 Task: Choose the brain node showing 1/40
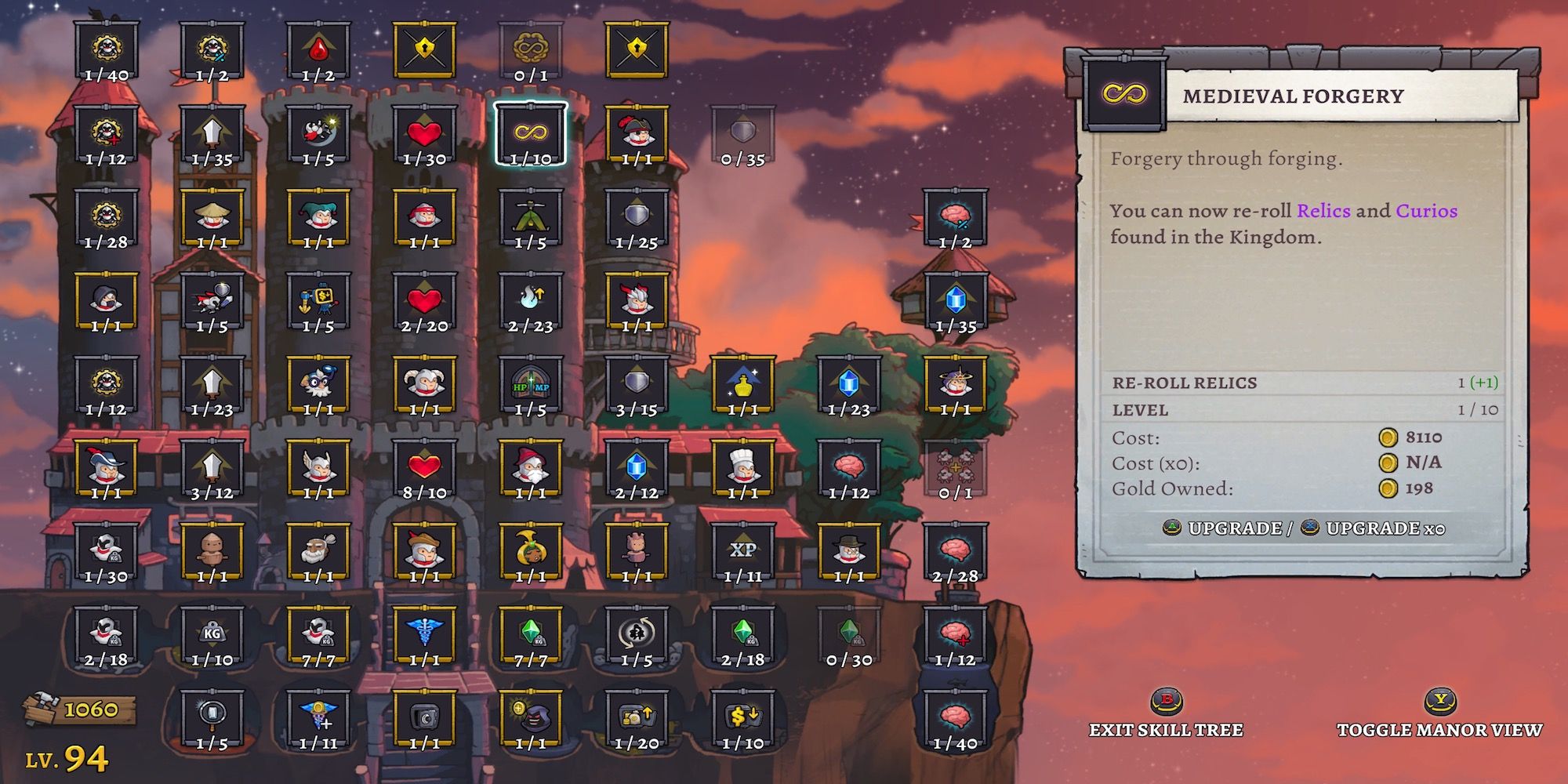click(x=954, y=718)
